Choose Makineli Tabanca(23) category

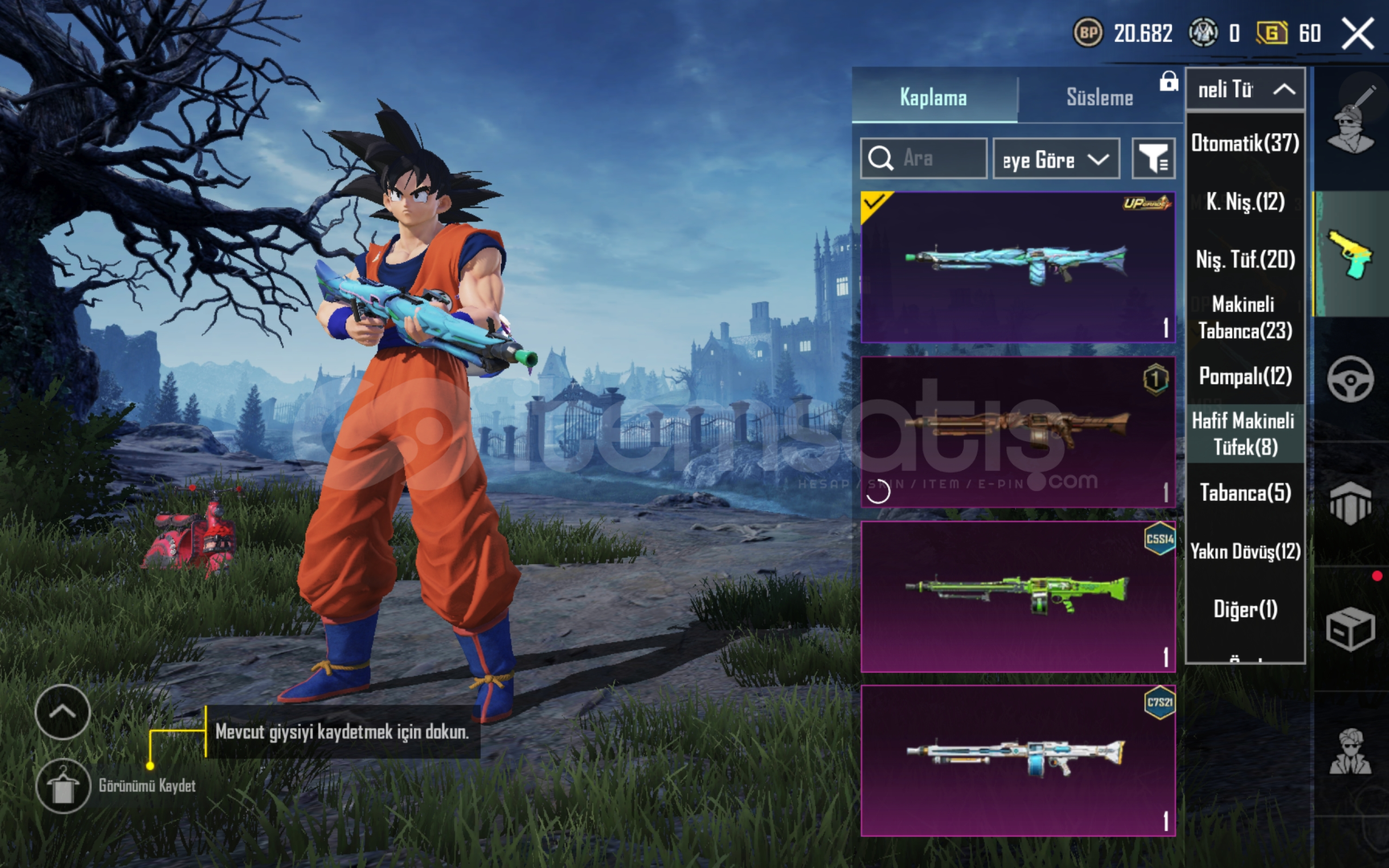point(1245,317)
